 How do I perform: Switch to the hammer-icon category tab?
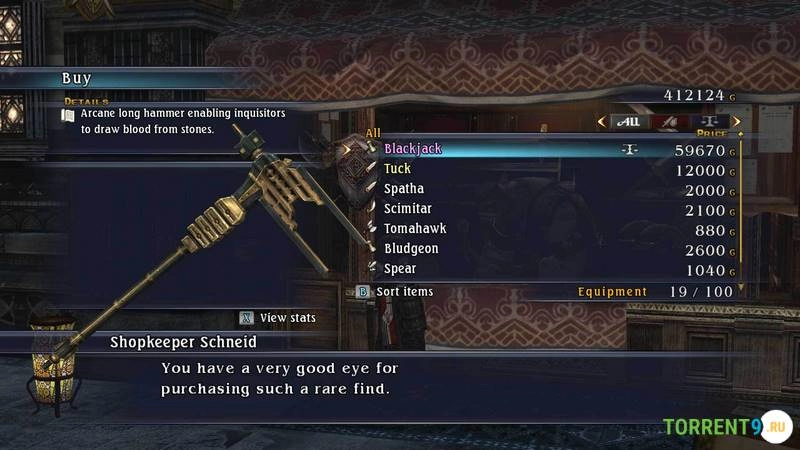tap(708, 122)
